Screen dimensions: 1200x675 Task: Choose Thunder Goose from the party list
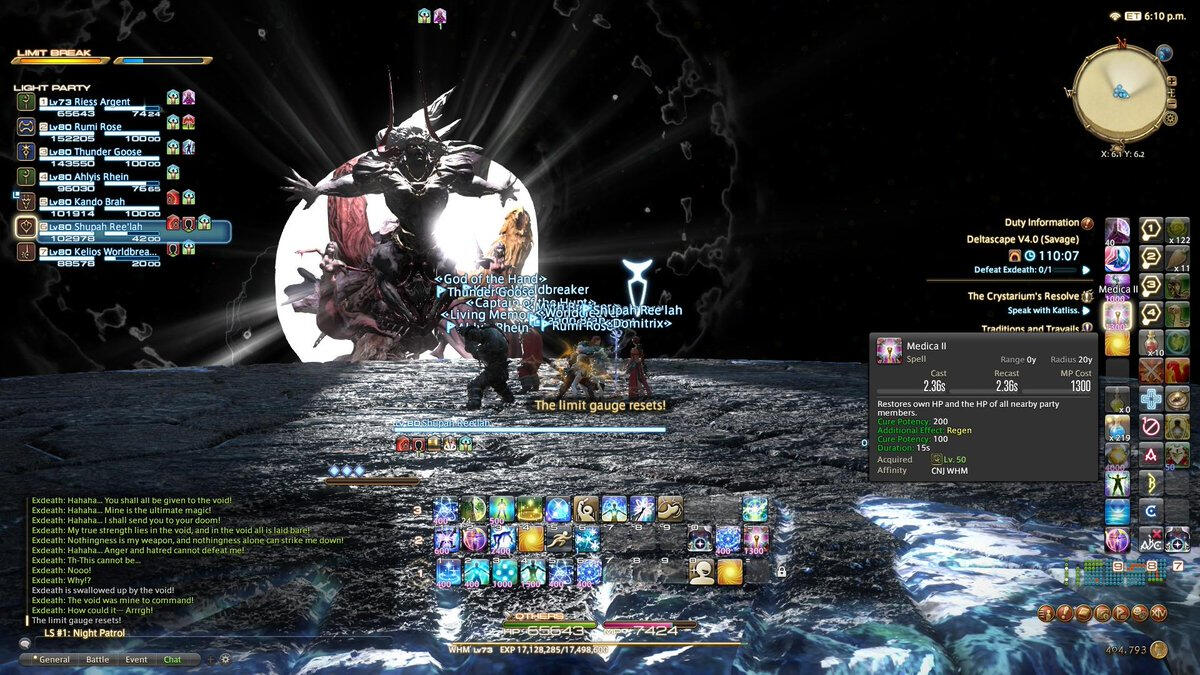[107, 153]
